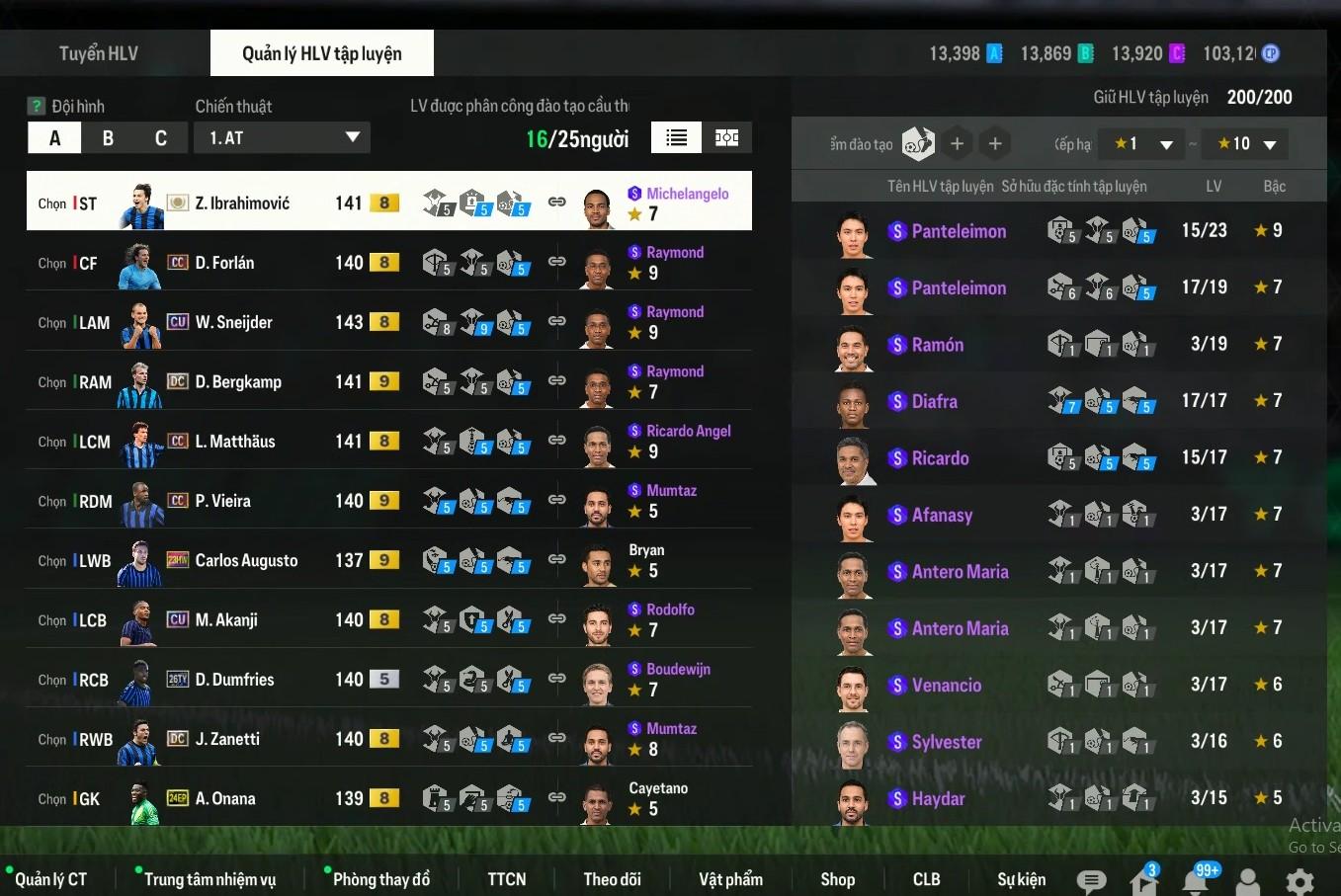Open the Sự kiện events menu
This screenshot has height=896, width=1341.
(x=1021, y=879)
